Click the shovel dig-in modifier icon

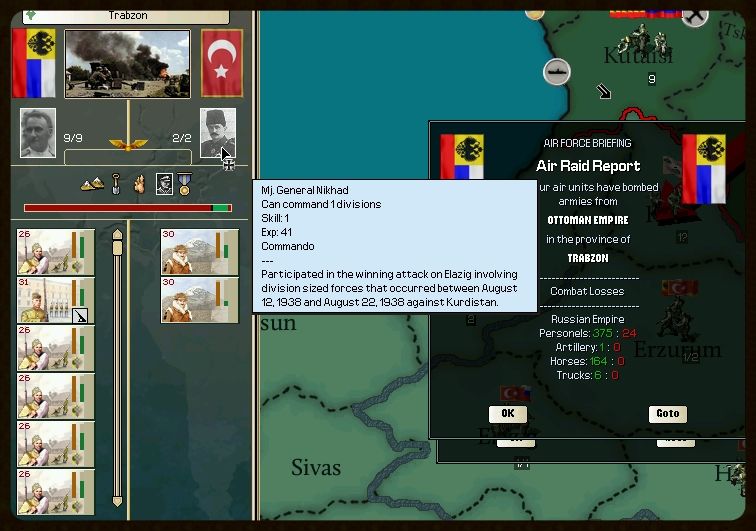[116, 184]
